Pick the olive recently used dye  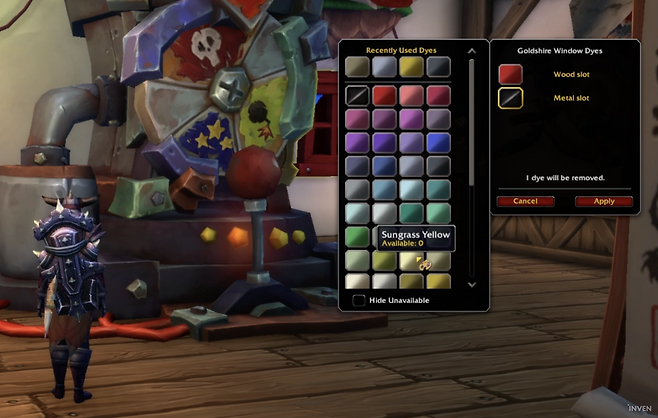[357, 66]
